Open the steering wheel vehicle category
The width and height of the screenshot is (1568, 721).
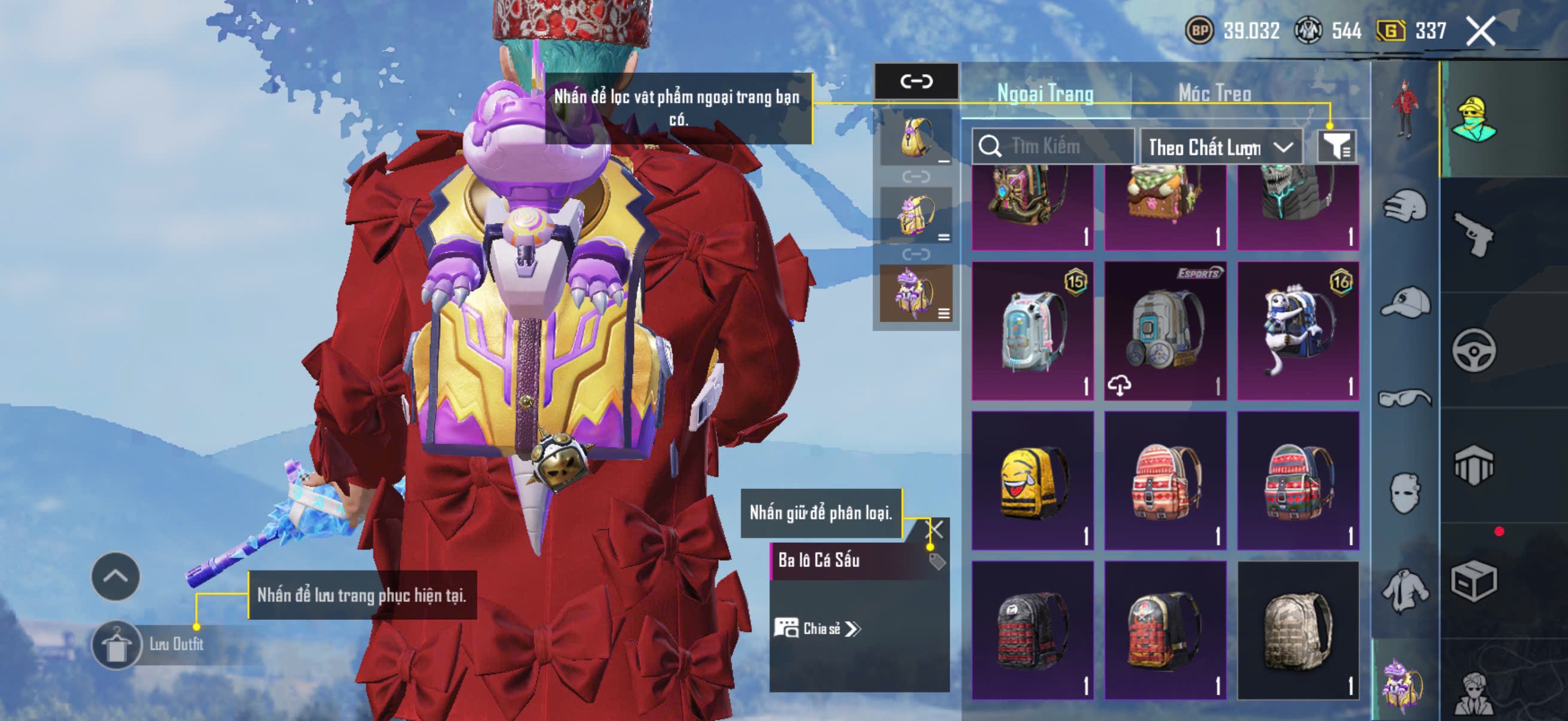coord(1474,350)
